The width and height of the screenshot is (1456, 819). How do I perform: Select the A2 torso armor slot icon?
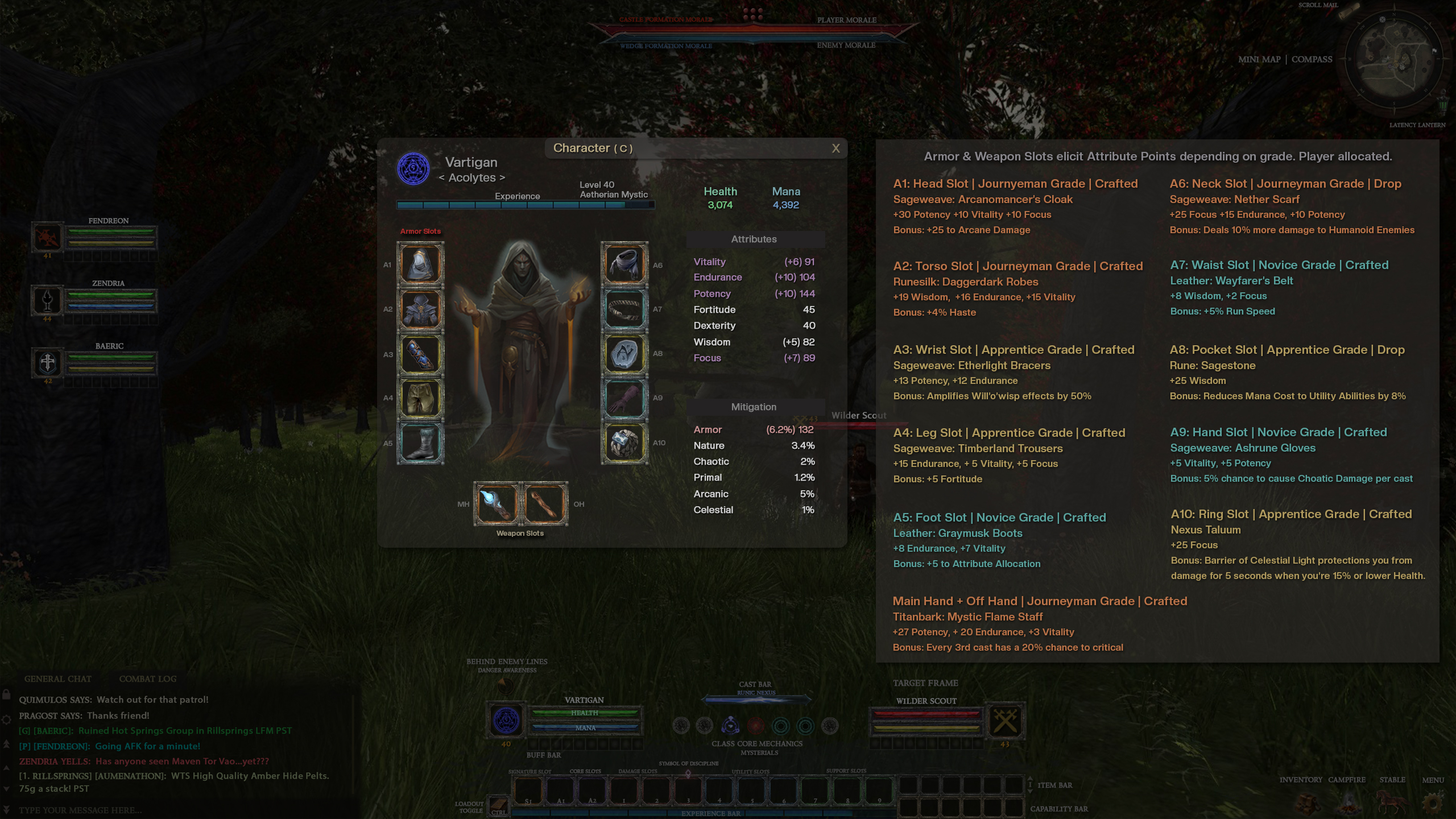tap(420, 308)
